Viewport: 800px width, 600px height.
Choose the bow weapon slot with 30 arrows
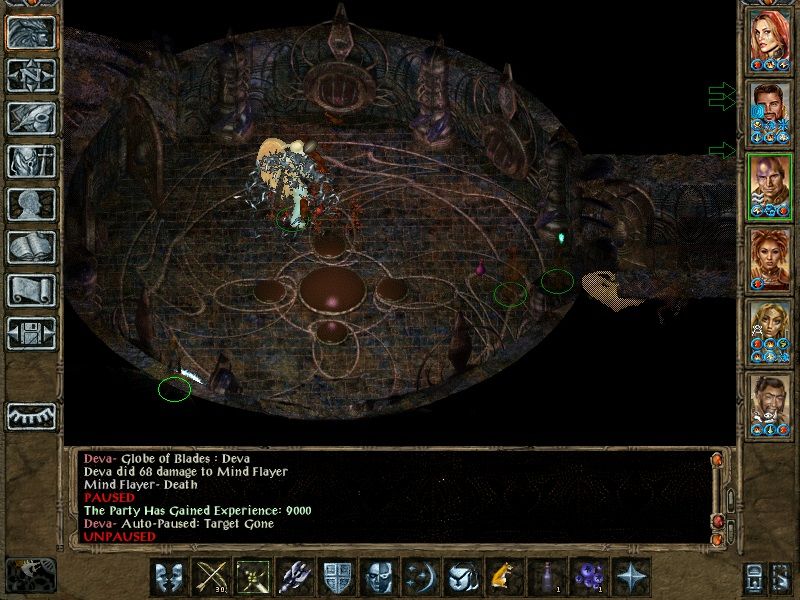click(x=211, y=577)
